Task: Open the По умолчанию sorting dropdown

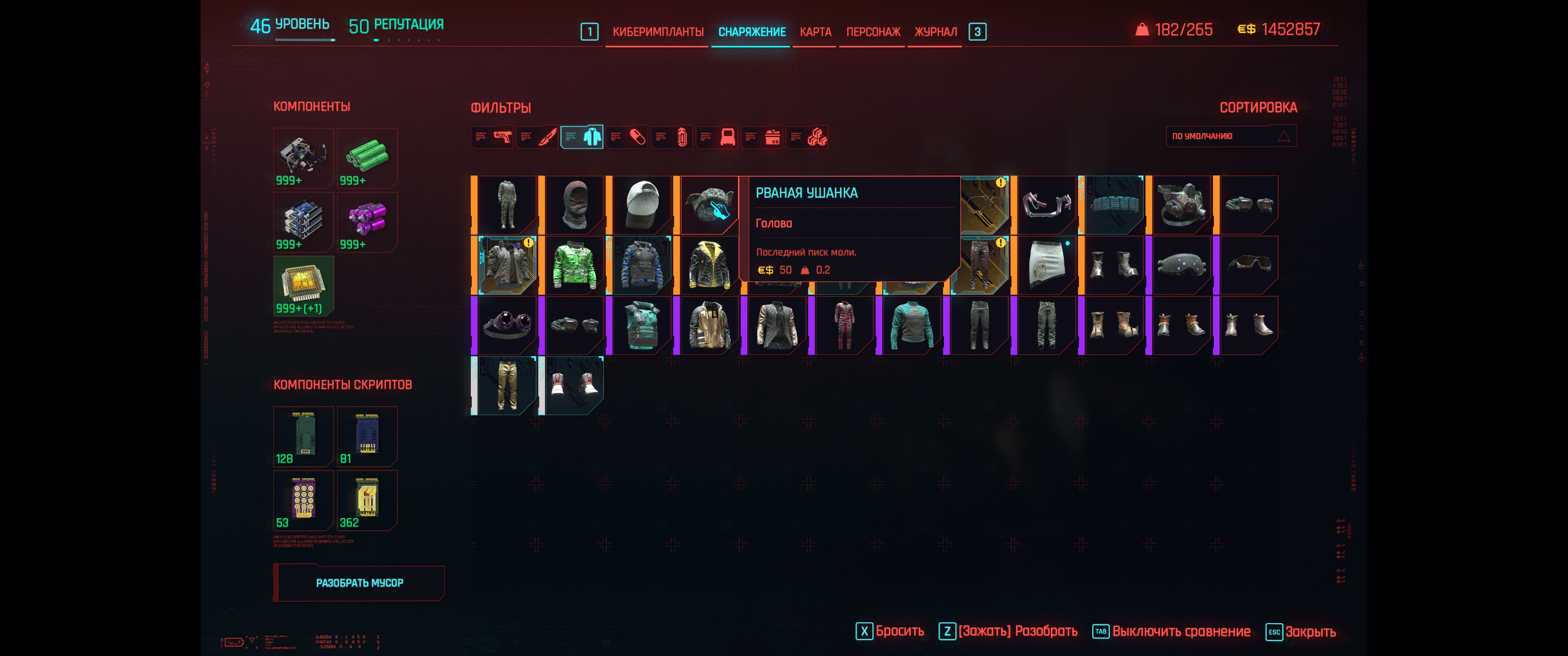Action: tap(1231, 136)
